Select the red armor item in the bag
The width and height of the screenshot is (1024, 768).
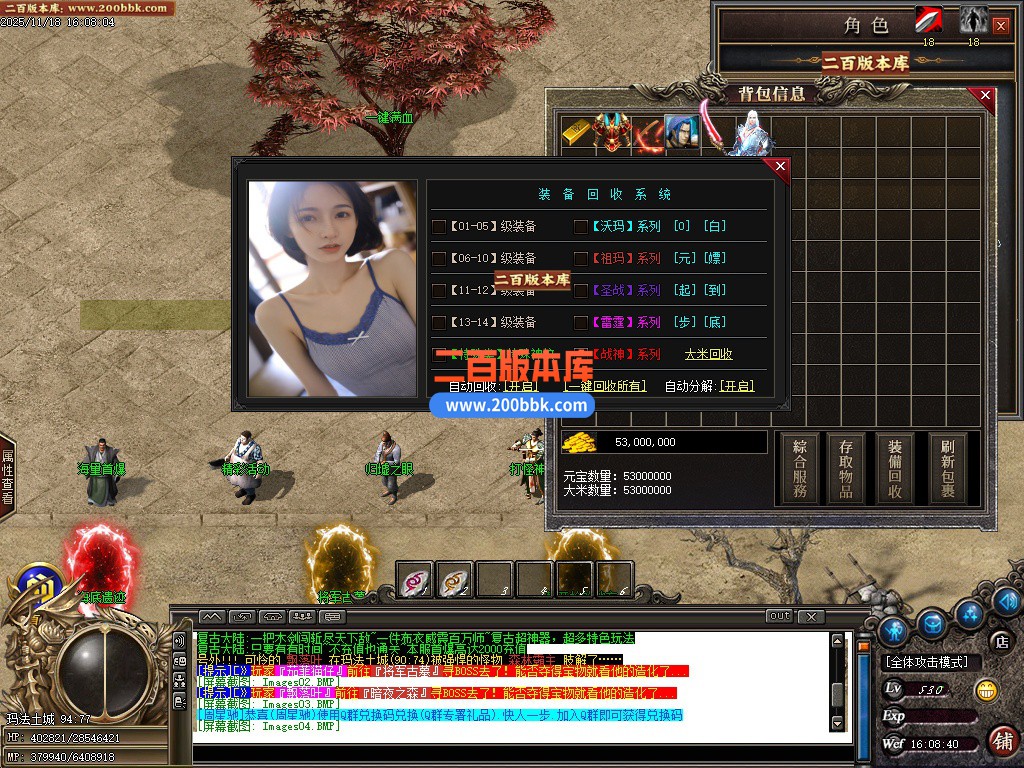coord(610,133)
